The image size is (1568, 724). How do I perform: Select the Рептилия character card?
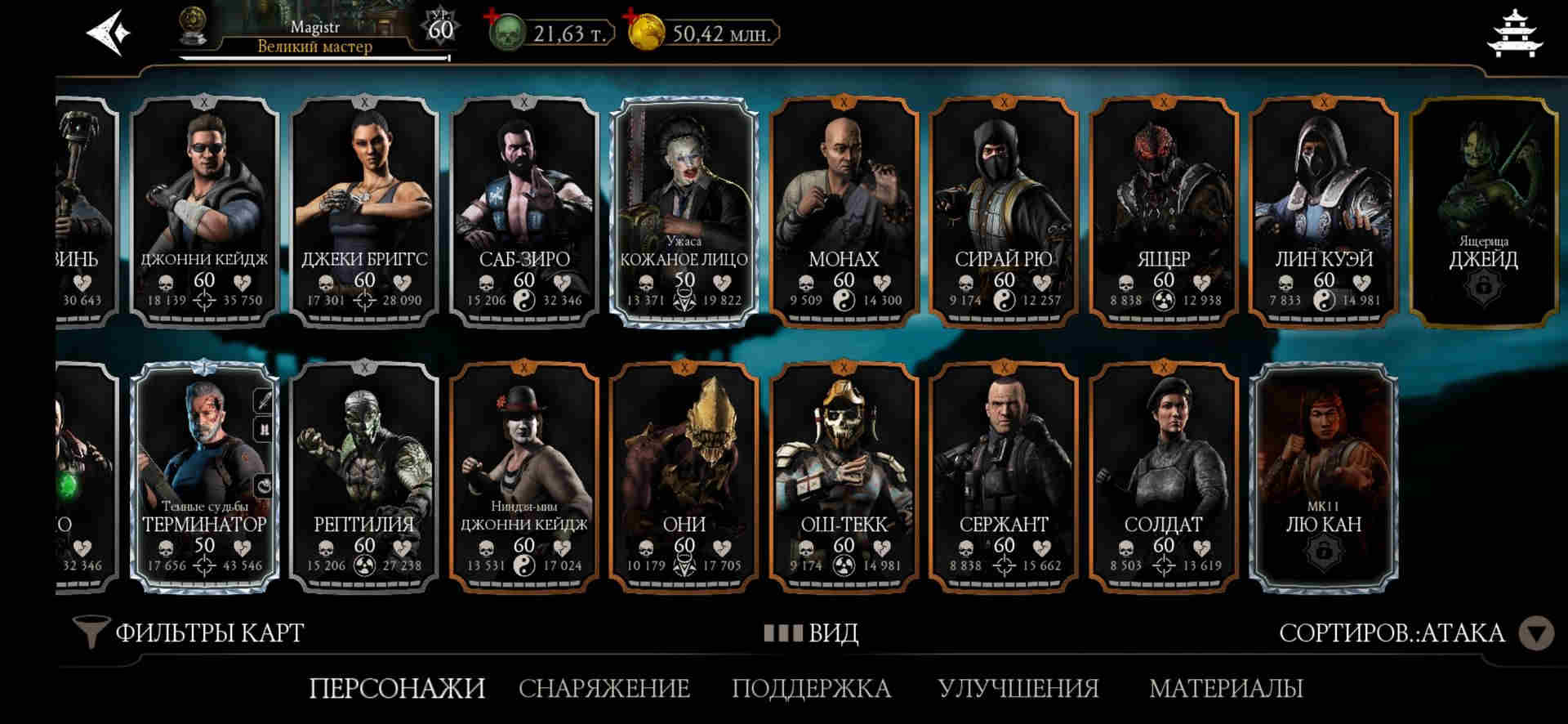pos(364,476)
